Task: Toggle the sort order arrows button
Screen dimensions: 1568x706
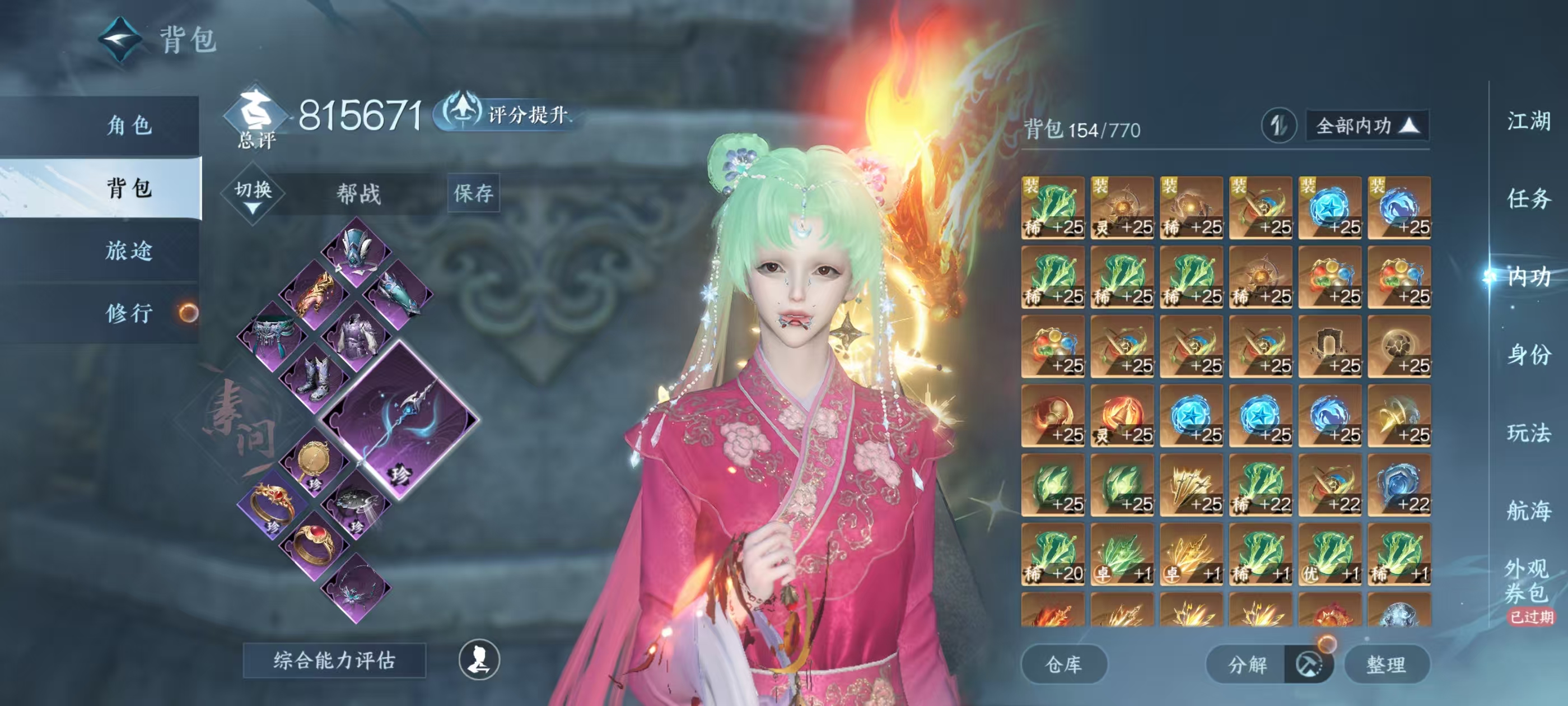Action: point(1278,126)
